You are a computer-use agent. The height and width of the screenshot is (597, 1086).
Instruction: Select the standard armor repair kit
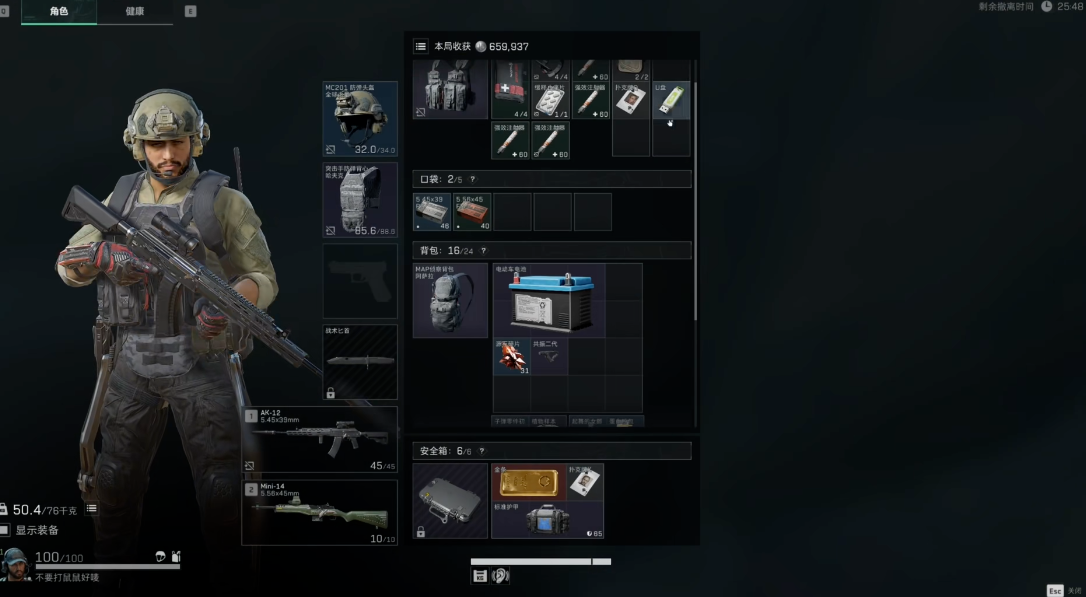548,520
